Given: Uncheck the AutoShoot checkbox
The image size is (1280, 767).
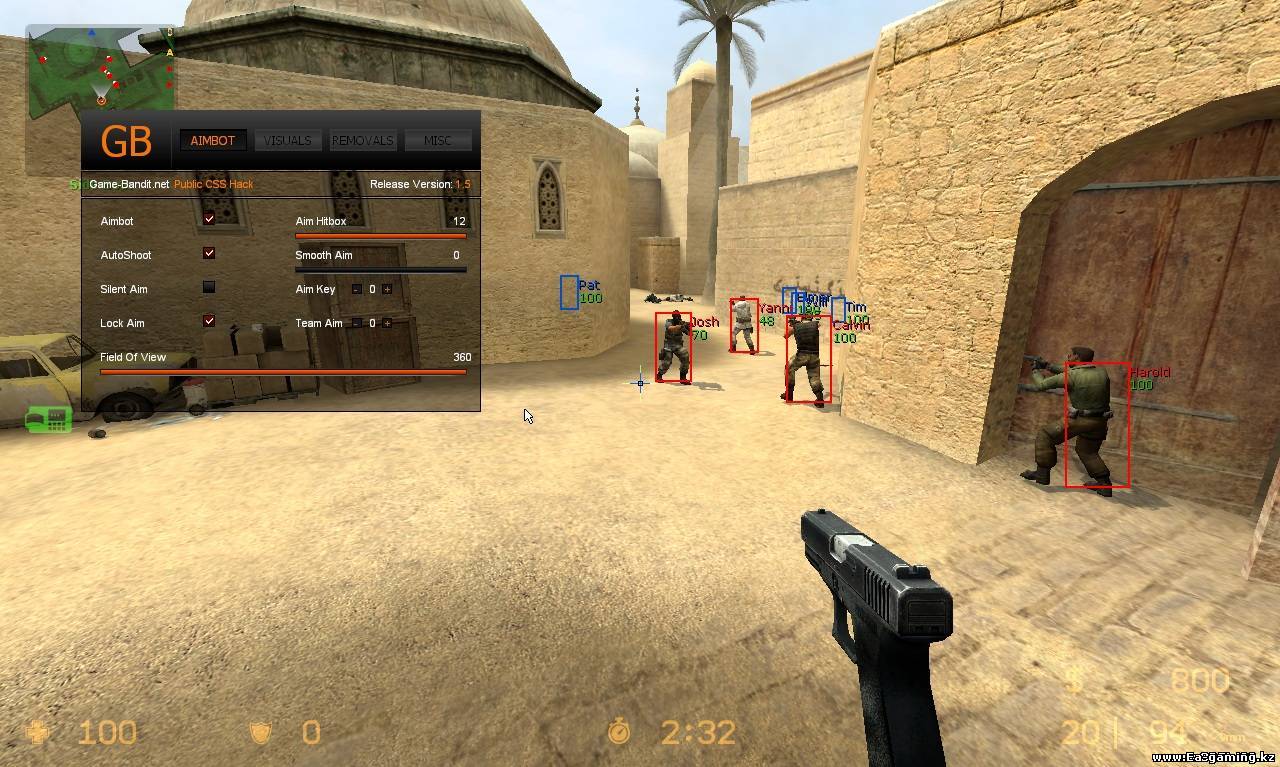Looking at the screenshot, I should coord(209,253).
